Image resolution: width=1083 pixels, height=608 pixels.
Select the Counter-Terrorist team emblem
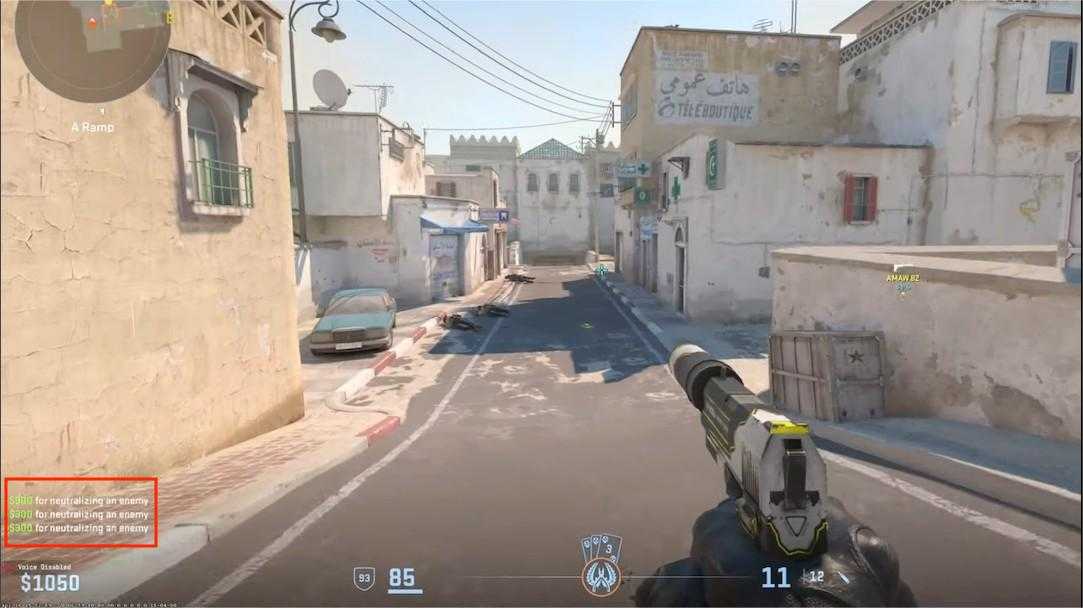point(601,577)
